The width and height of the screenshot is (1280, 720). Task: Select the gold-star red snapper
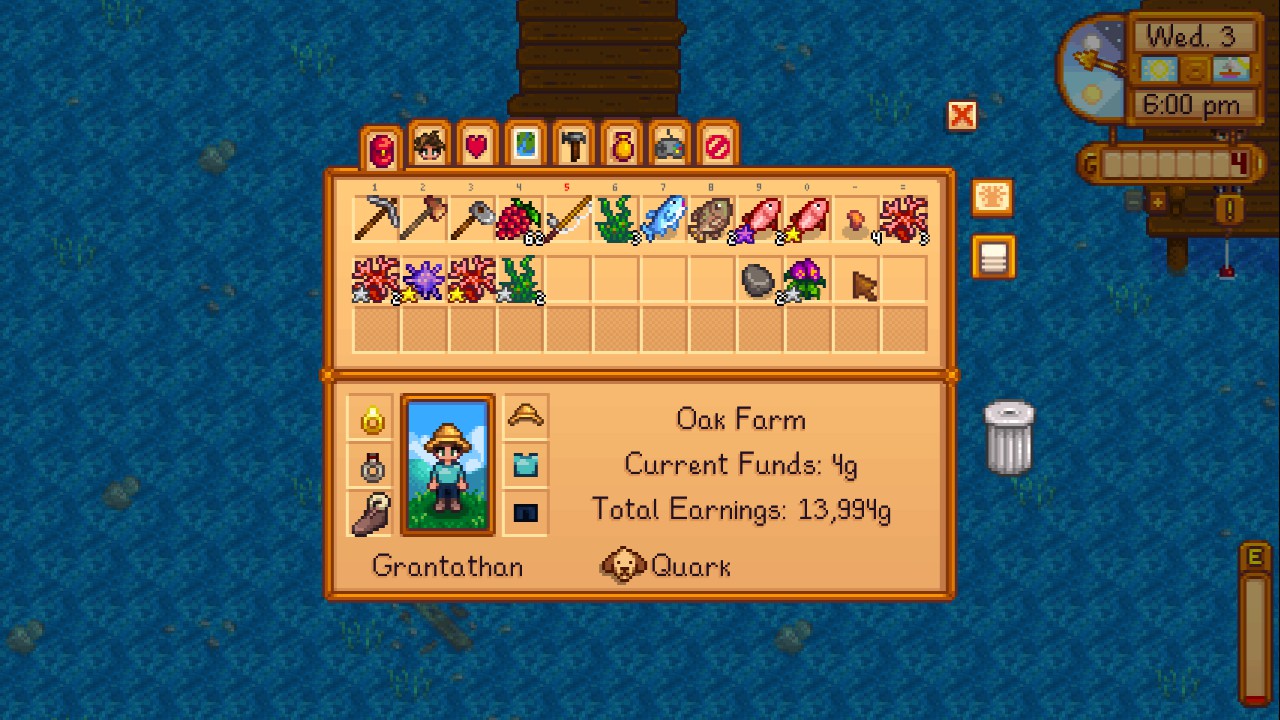tap(807, 218)
